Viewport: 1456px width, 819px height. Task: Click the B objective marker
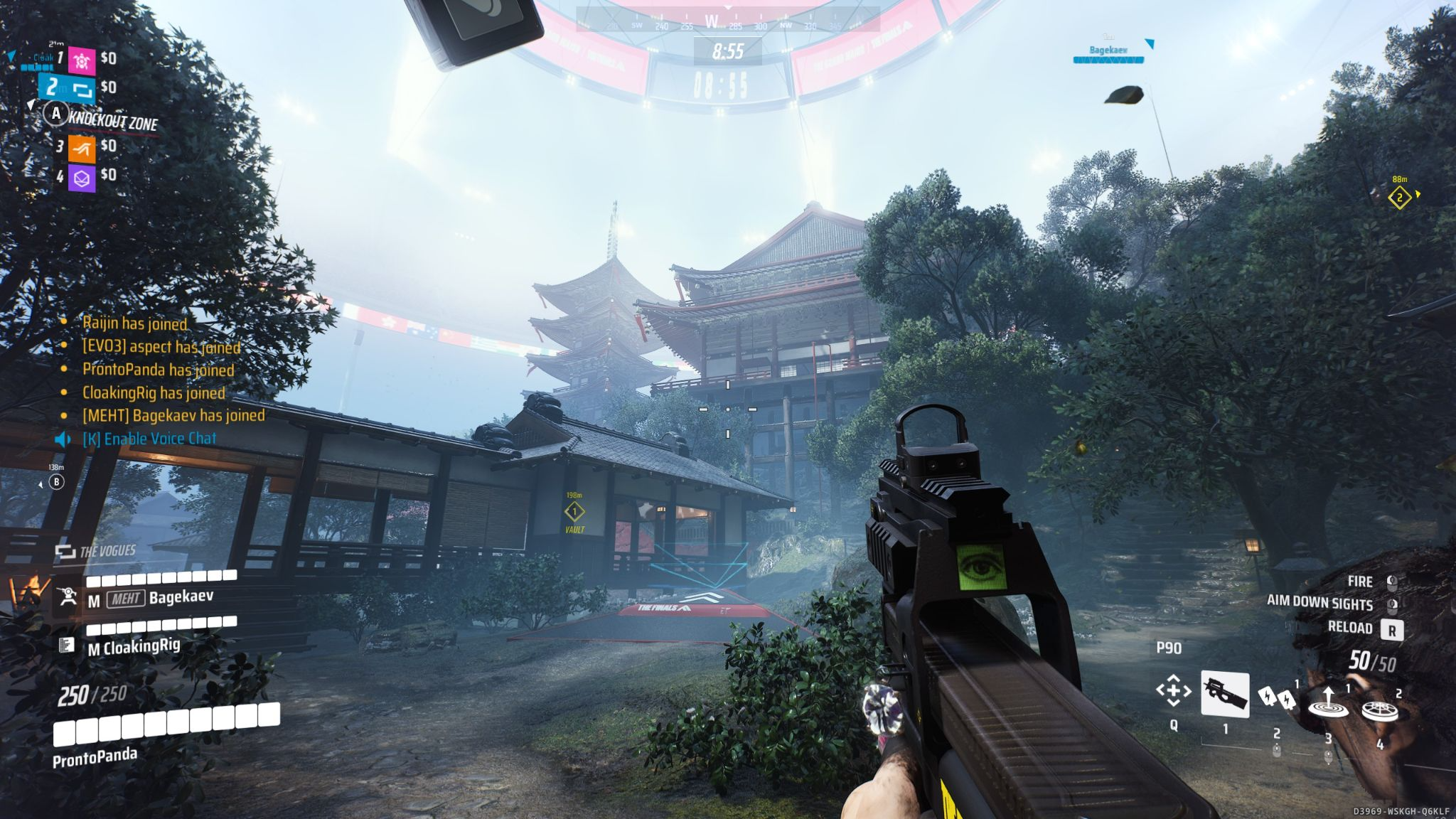[x=56, y=483]
